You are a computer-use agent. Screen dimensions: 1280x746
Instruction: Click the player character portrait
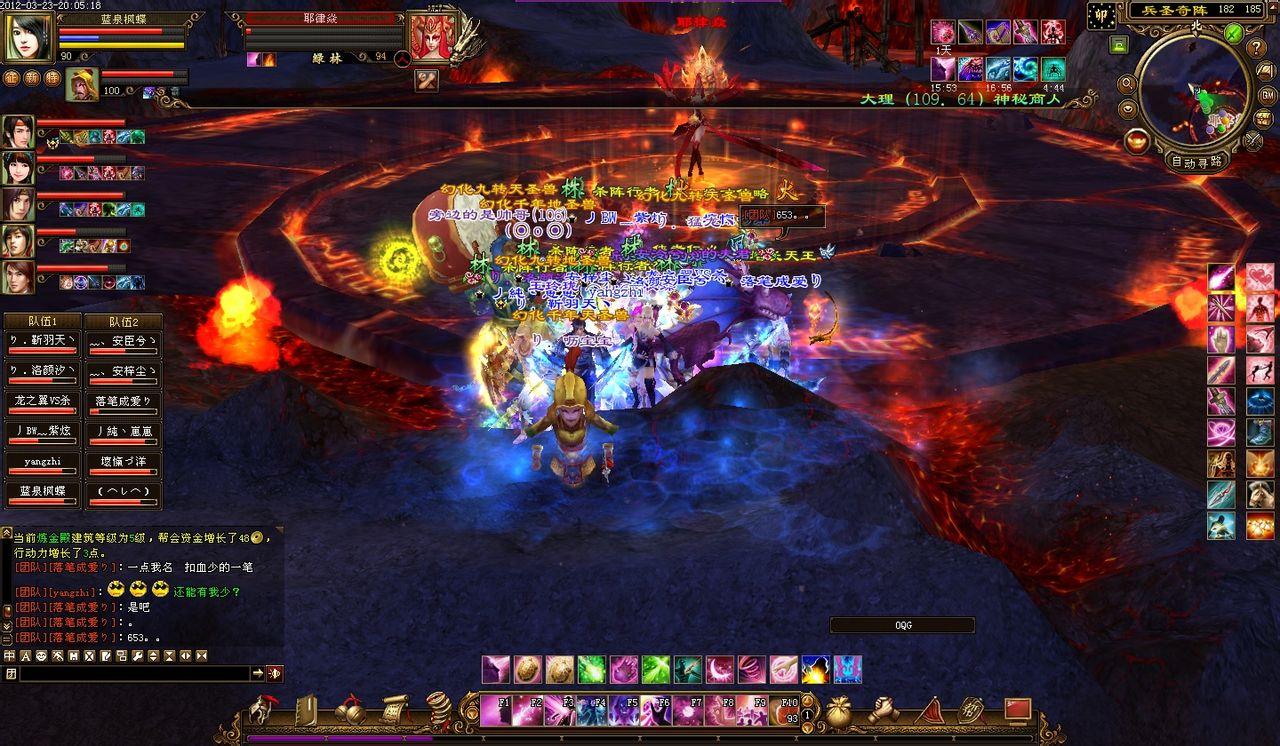28,38
